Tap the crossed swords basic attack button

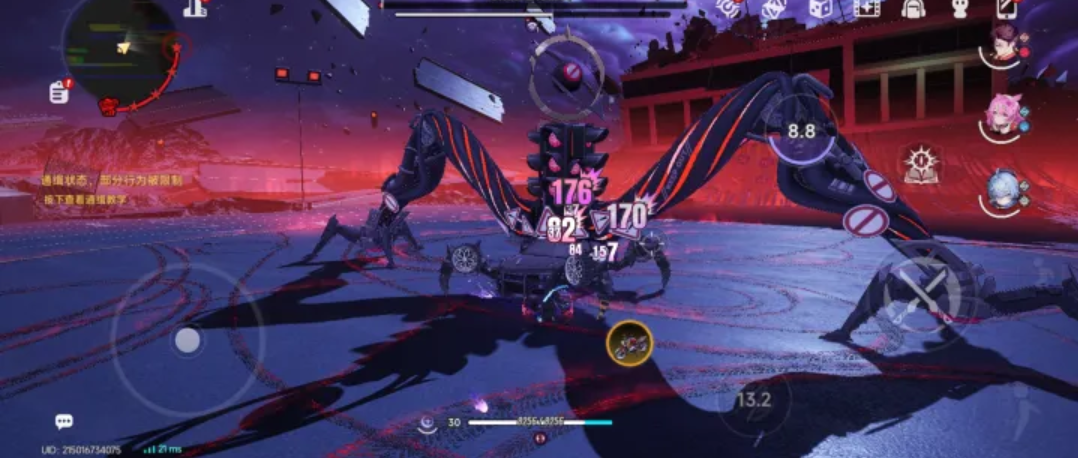(x=921, y=288)
